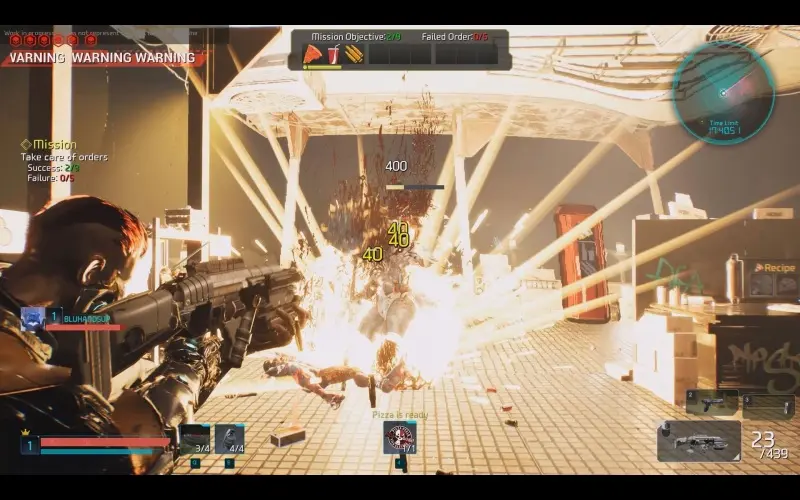Activate the ready pizza skill icon
The height and width of the screenshot is (500, 800).
[400, 437]
